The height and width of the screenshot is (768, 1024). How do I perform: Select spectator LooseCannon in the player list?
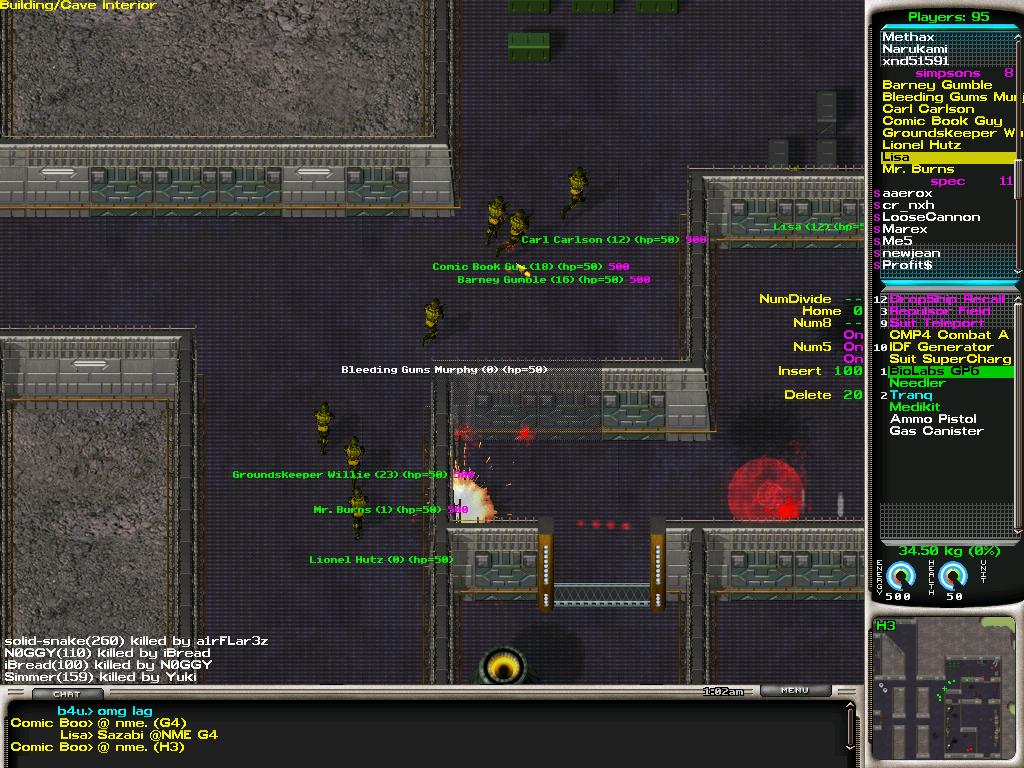click(x=930, y=217)
